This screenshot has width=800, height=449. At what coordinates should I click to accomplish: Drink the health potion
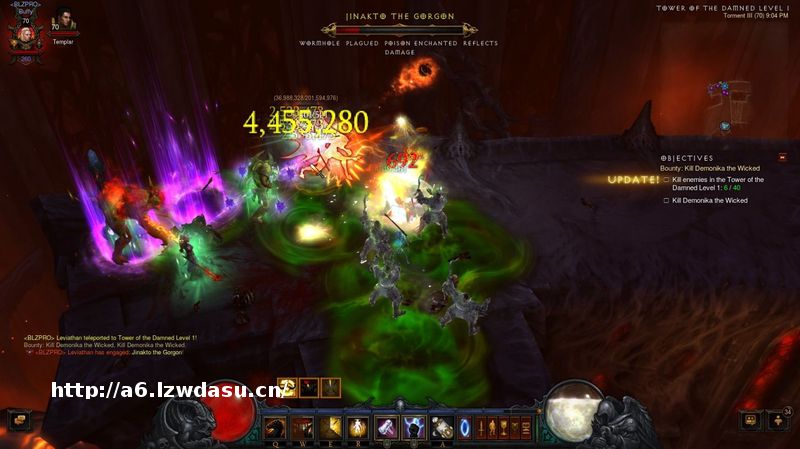coord(441,428)
